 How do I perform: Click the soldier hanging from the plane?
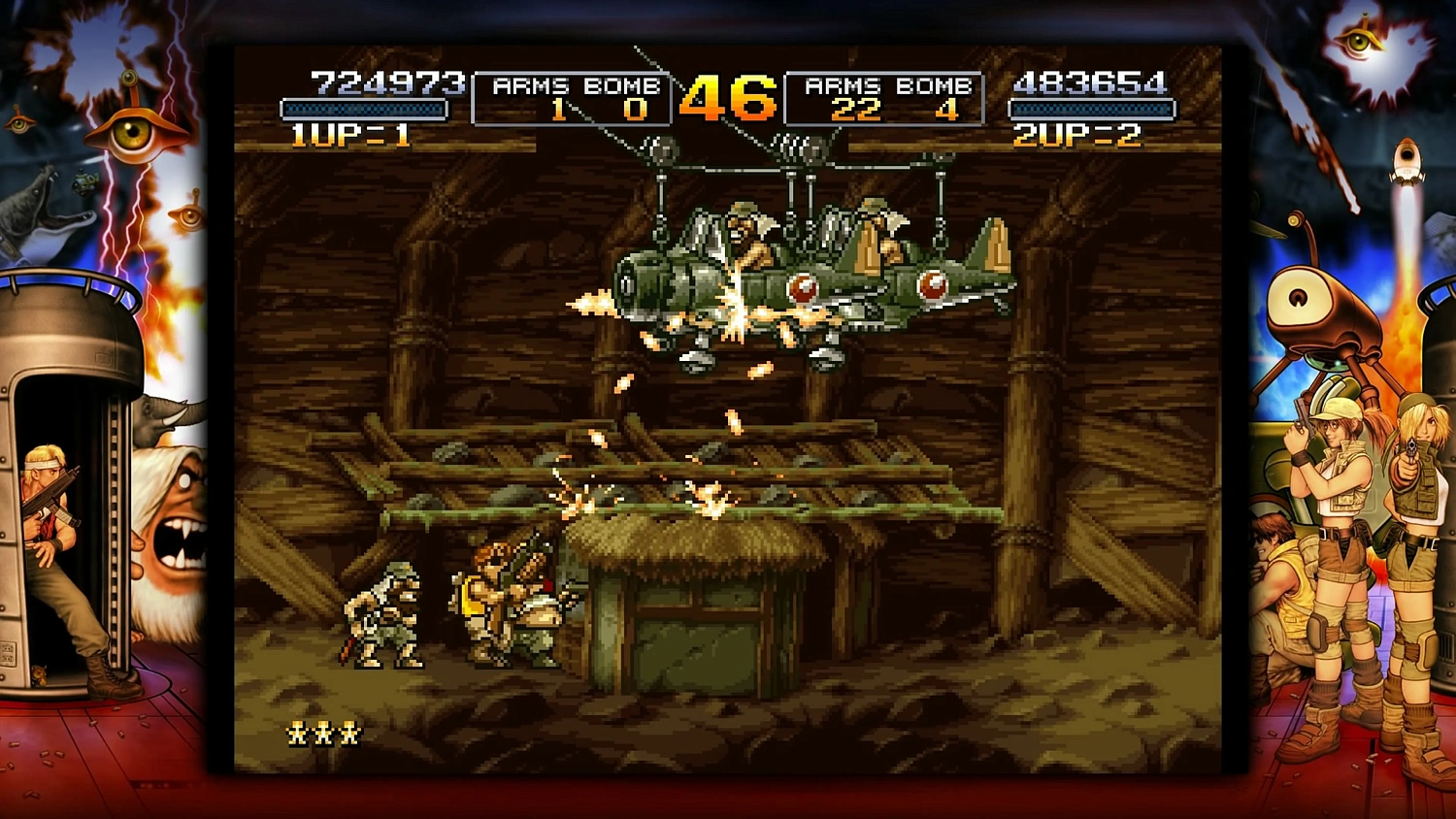pyautogui.click(x=742, y=228)
